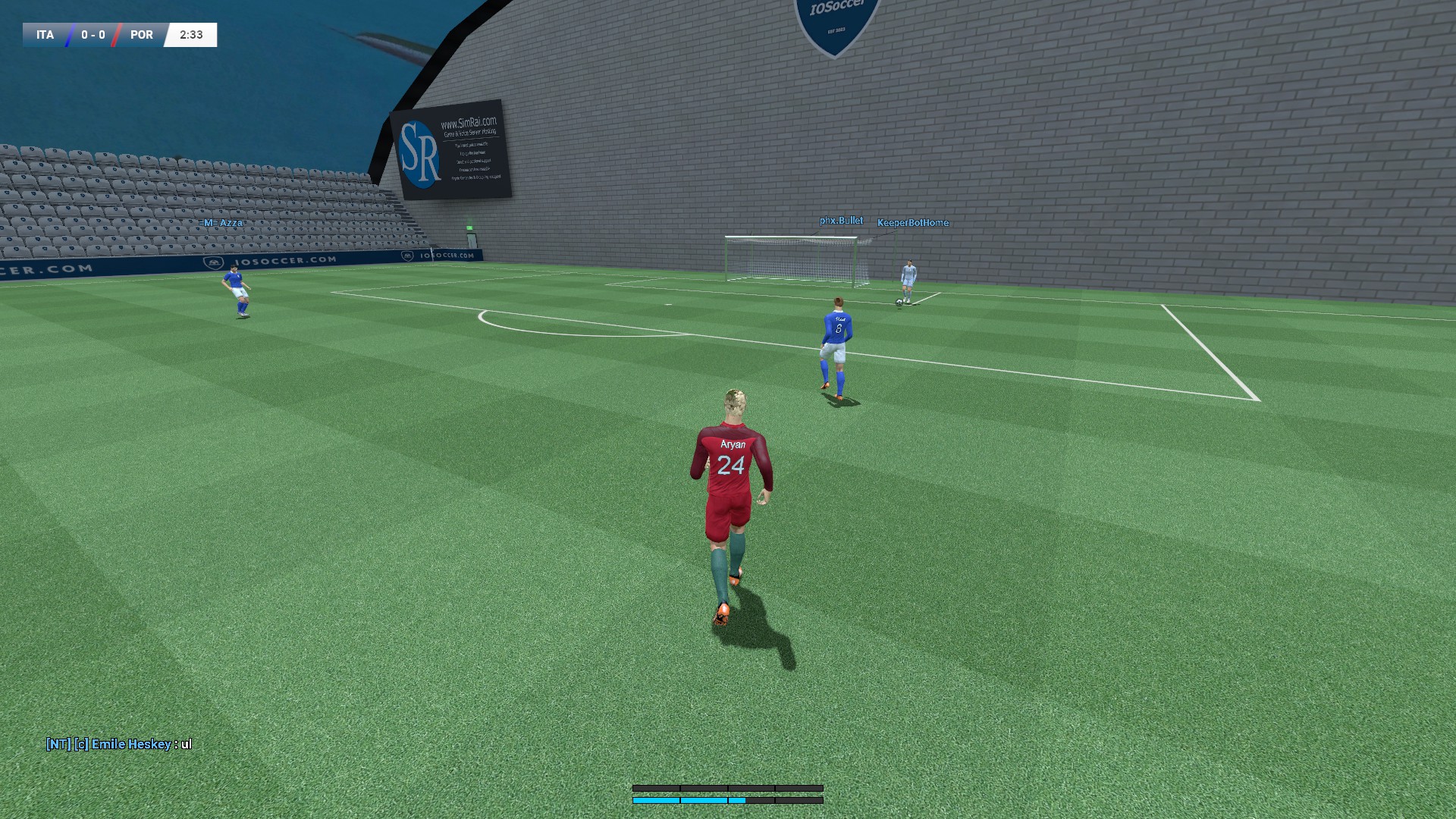Image resolution: width=1456 pixels, height=819 pixels.
Task: Click the blue slash divider on the scoreboard
Action: (x=68, y=35)
